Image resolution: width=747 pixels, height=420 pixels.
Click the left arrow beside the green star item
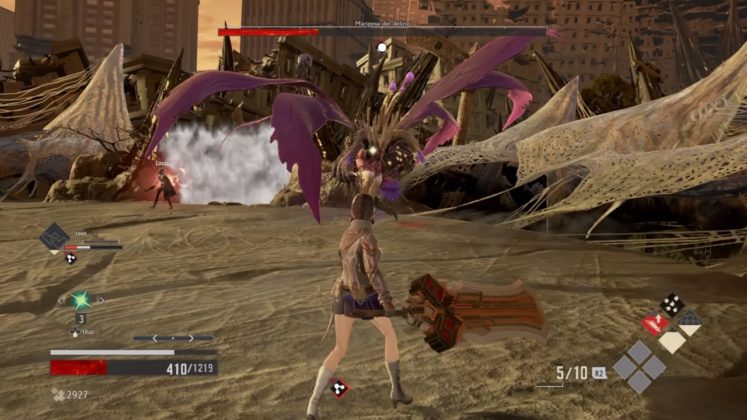point(61,299)
